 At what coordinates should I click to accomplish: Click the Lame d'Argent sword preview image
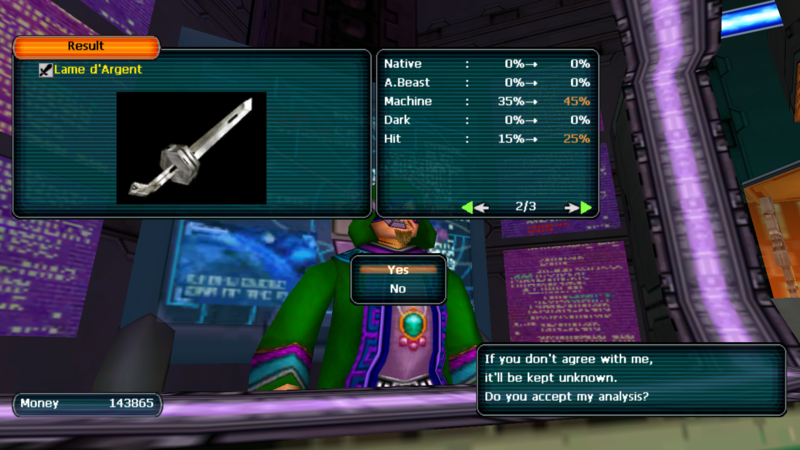pyautogui.click(x=191, y=147)
